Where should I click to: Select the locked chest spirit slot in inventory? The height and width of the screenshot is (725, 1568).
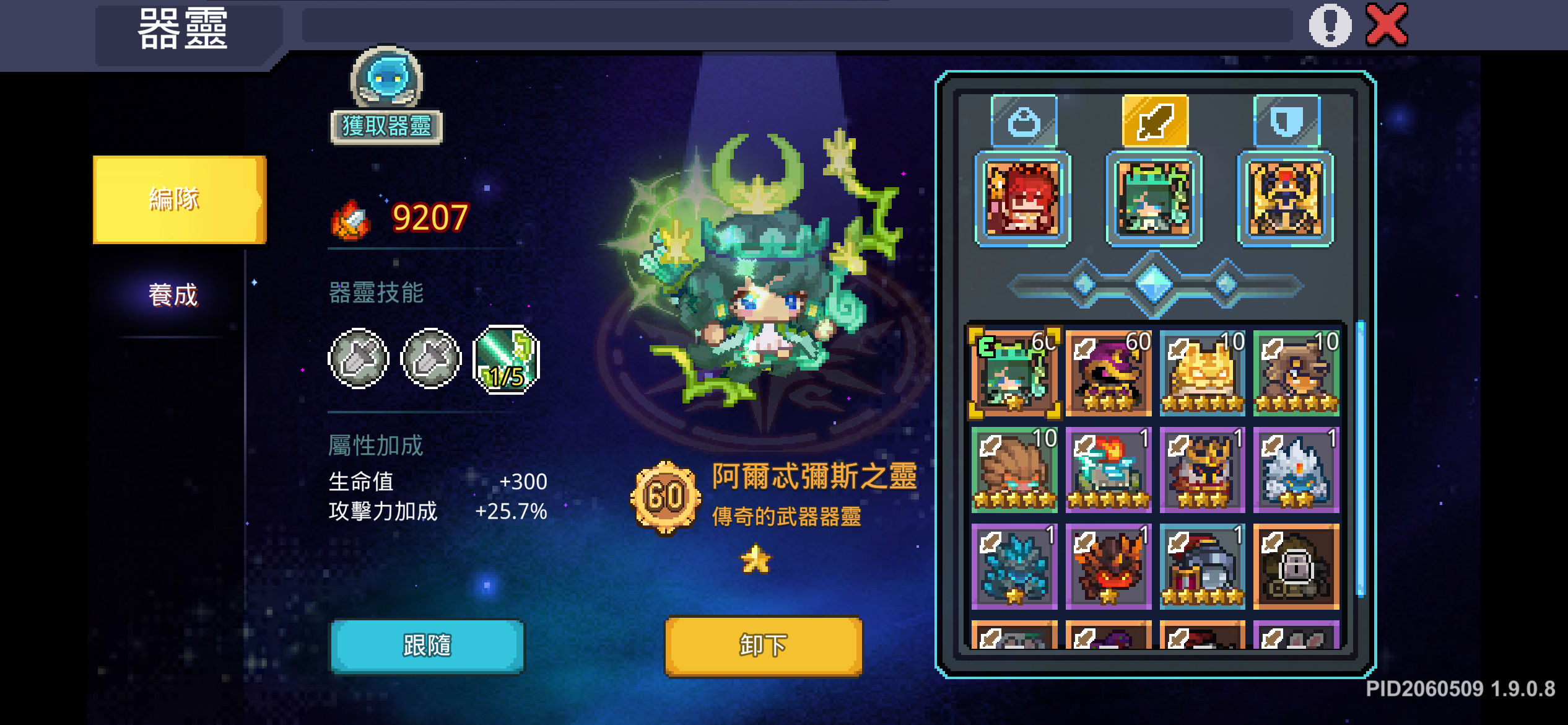coord(1296,566)
